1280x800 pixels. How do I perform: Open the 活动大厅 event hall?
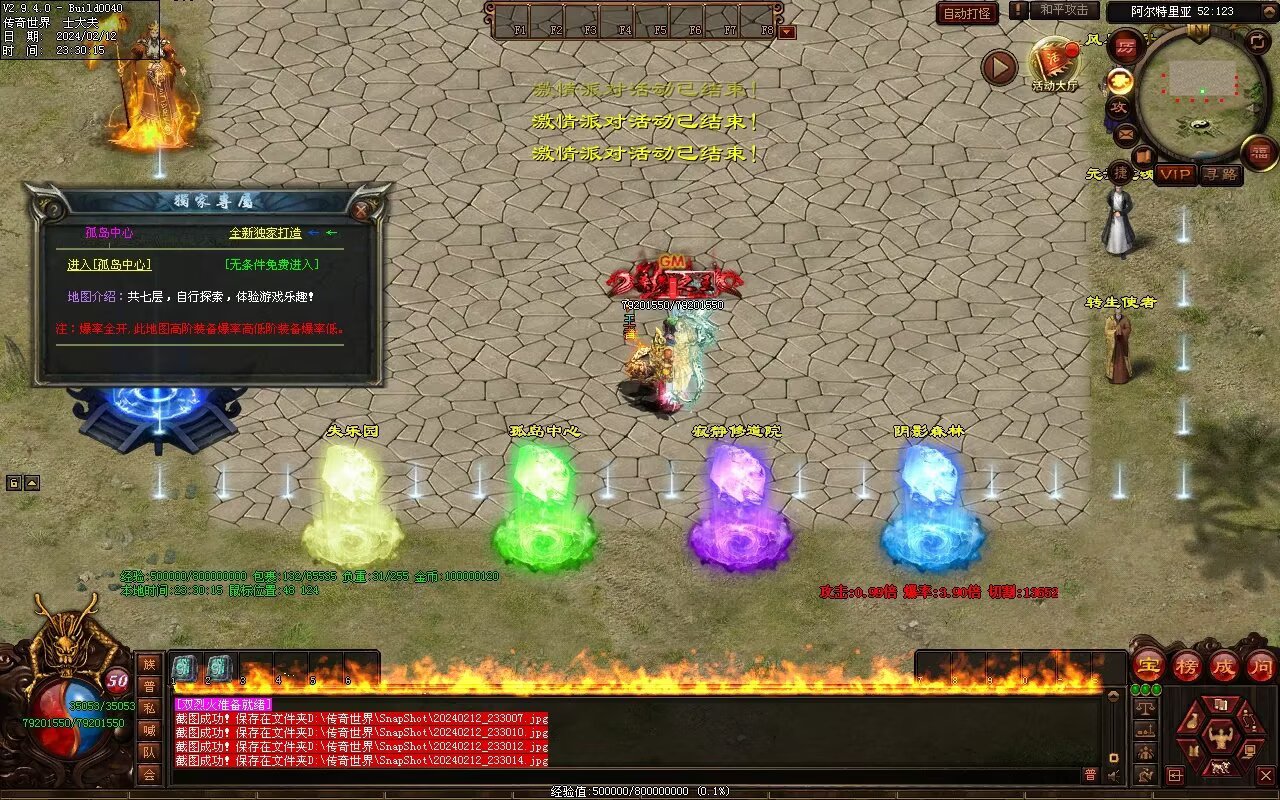coord(1055,64)
